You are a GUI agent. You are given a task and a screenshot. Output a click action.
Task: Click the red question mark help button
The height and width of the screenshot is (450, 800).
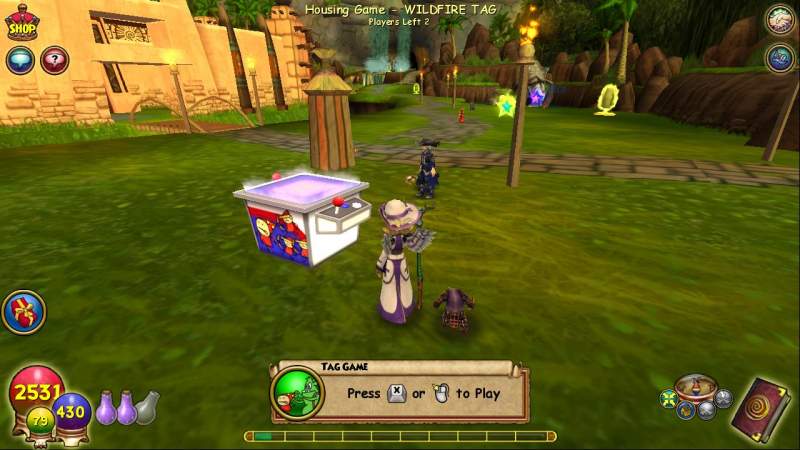[x=54, y=60]
